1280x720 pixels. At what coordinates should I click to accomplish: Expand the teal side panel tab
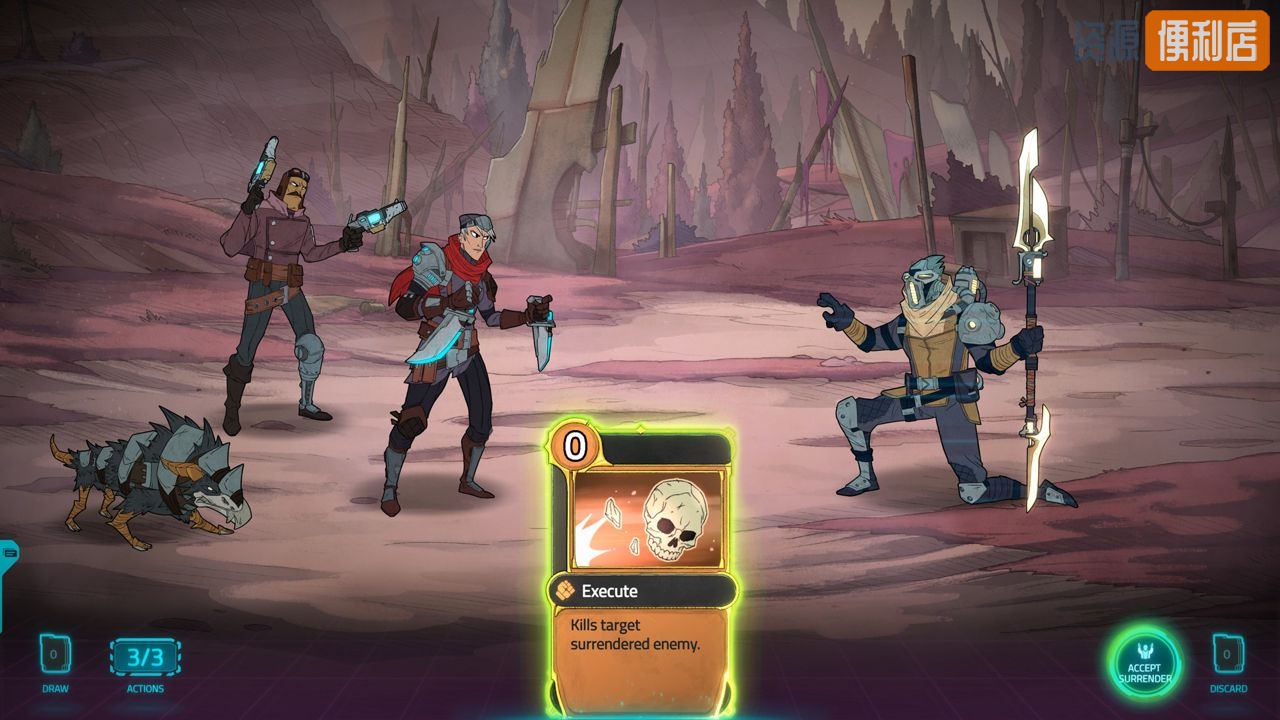point(8,553)
